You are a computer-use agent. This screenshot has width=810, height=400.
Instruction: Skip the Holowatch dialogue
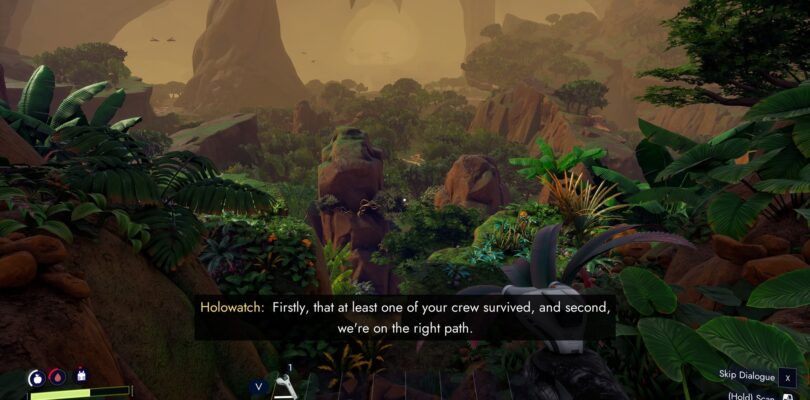[788, 376]
